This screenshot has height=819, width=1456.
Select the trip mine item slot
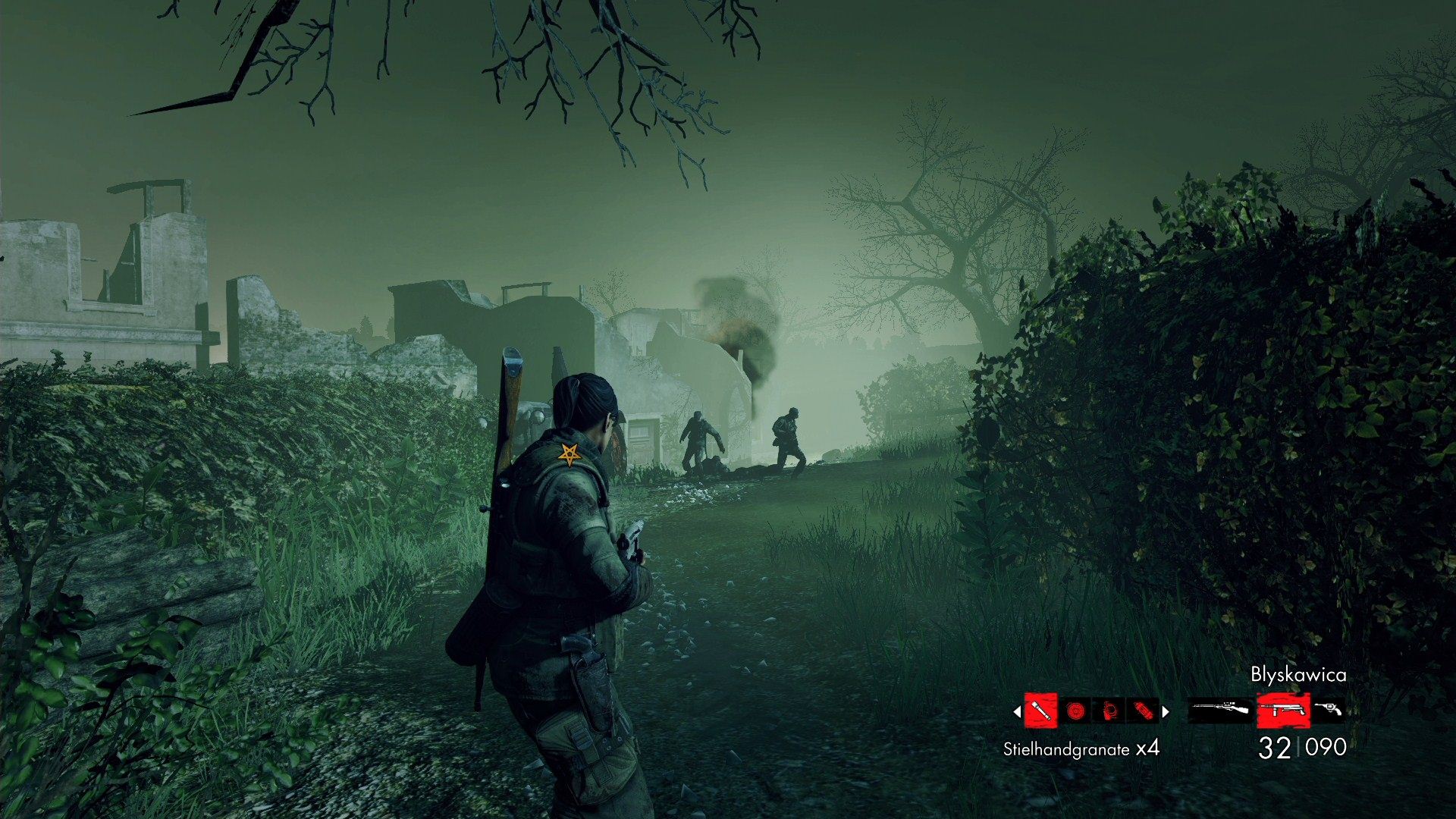[x=1109, y=711]
